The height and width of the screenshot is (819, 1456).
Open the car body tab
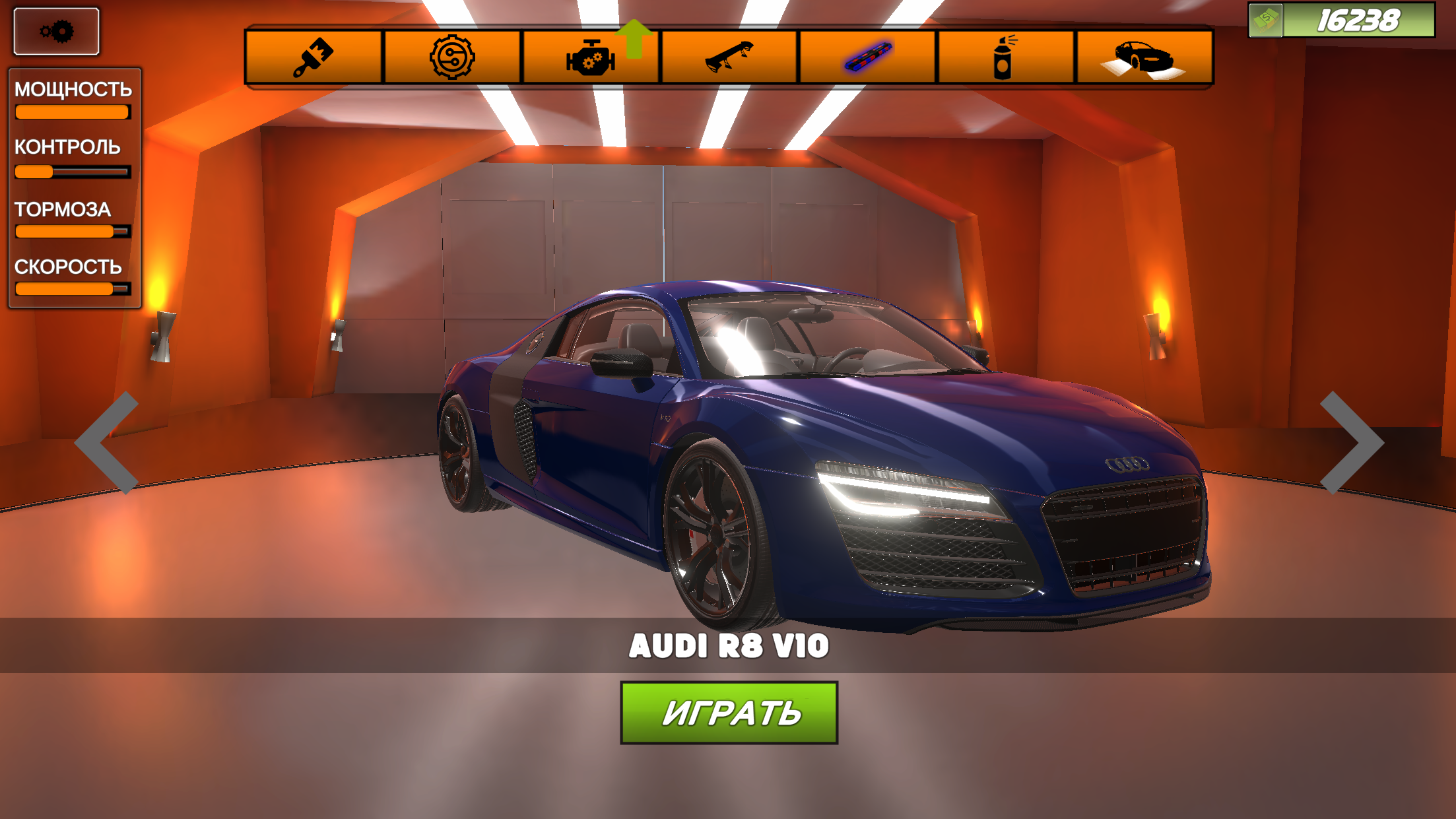pyautogui.click(x=1144, y=57)
